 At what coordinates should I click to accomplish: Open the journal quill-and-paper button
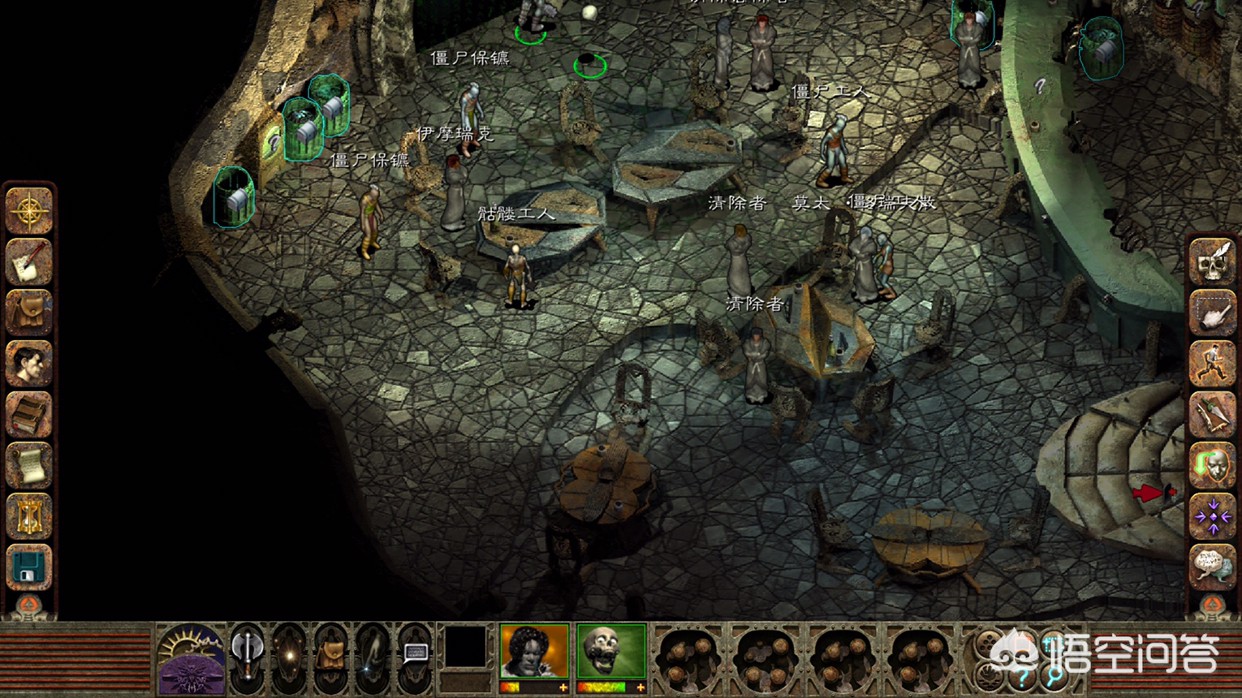pyautogui.click(x=29, y=262)
